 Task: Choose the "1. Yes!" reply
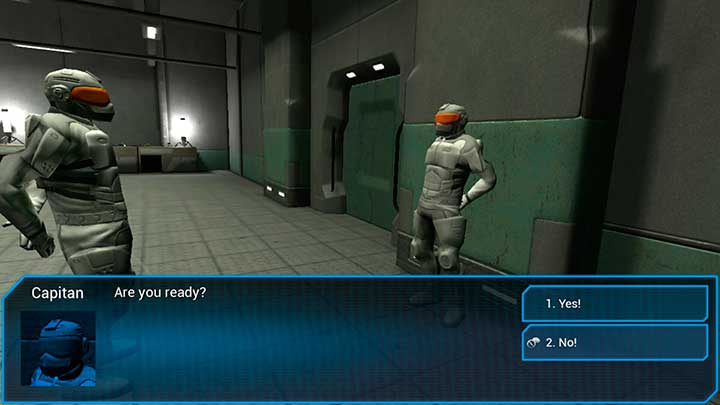pos(614,303)
